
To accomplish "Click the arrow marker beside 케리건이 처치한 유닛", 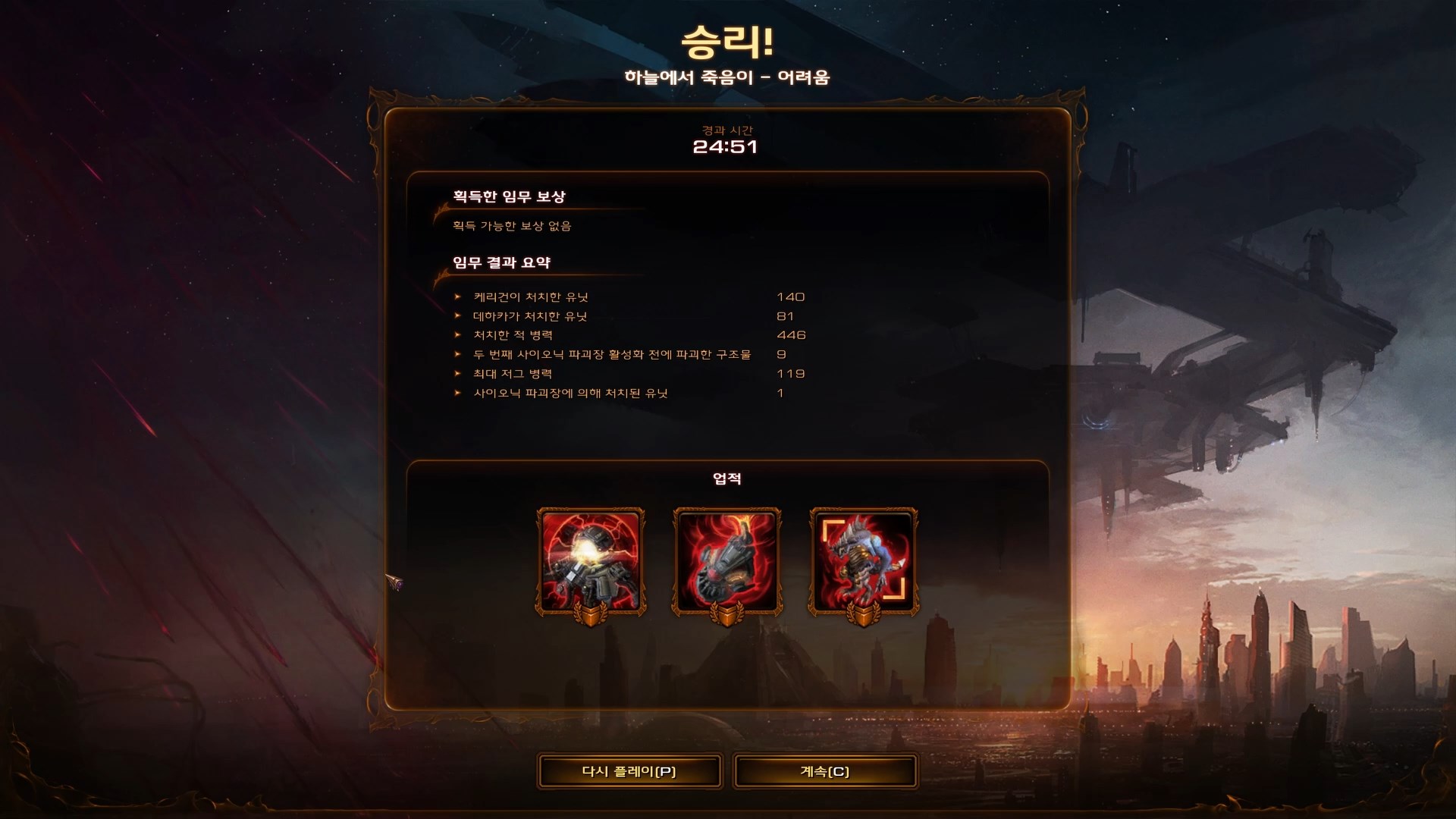I will pyautogui.click(x=456, y=297).
